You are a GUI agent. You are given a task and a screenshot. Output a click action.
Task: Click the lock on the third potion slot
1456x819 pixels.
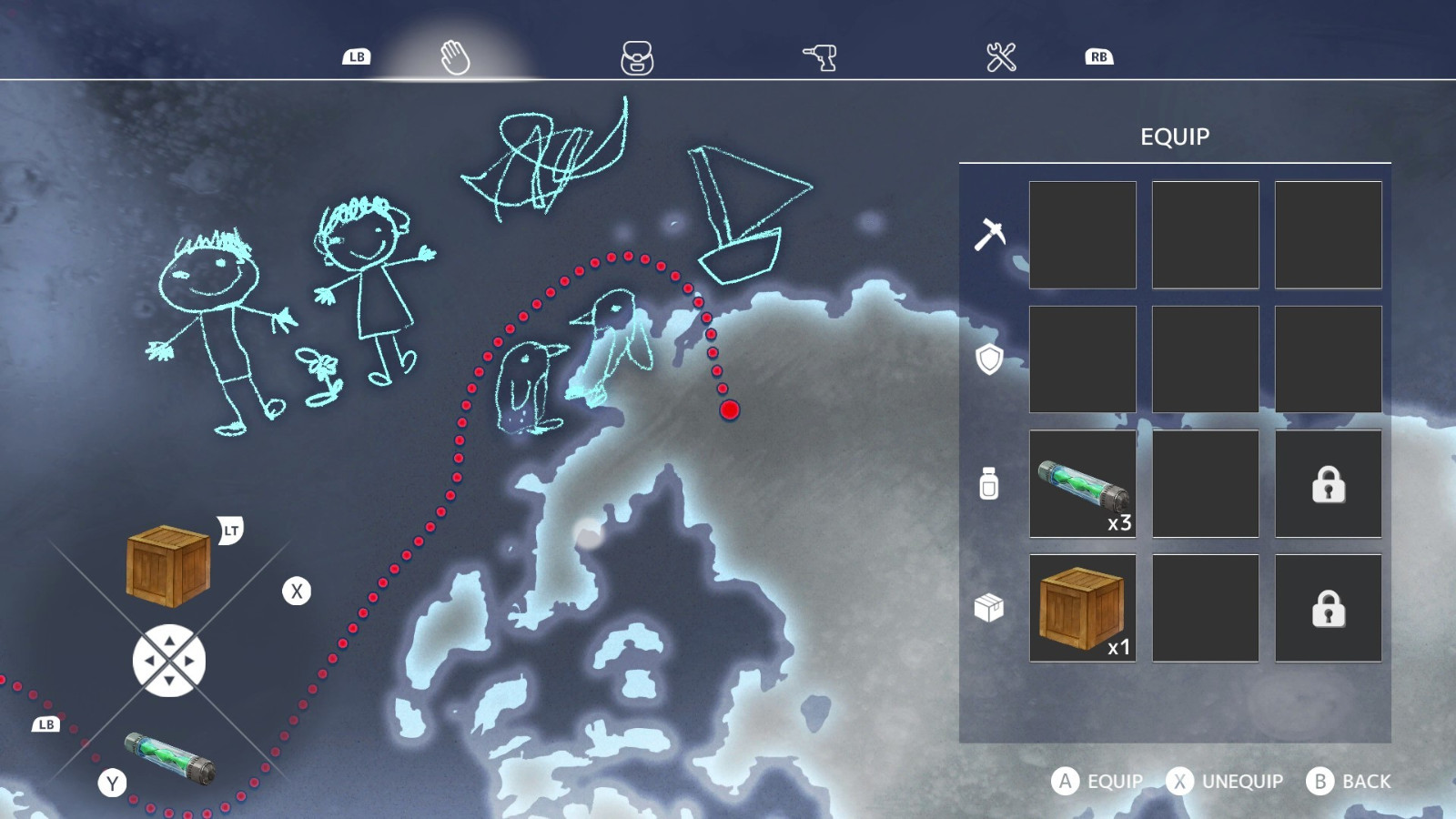tap(1328, 483)
